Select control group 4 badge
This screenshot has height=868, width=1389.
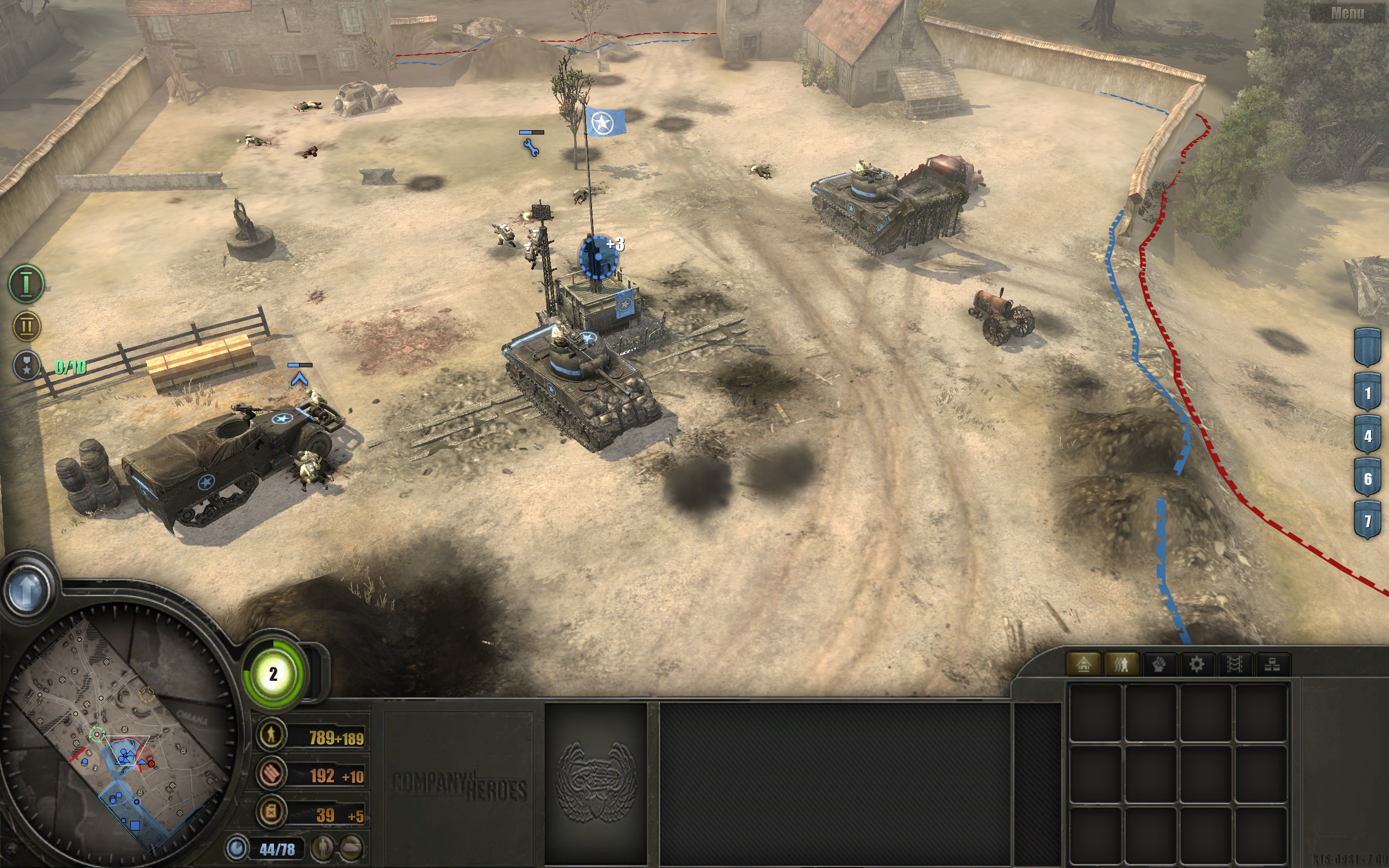[1367, 436]
